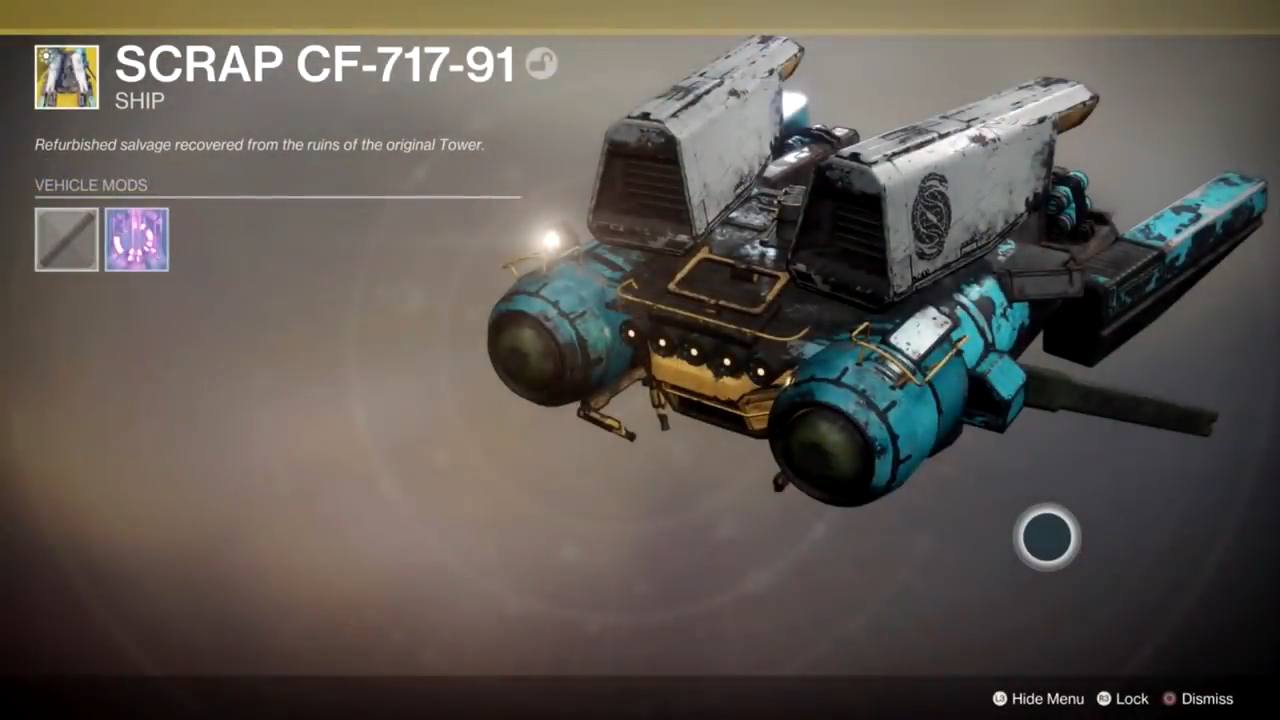
Task: Dismiss the ship inspection screen
Action: 1197,699
